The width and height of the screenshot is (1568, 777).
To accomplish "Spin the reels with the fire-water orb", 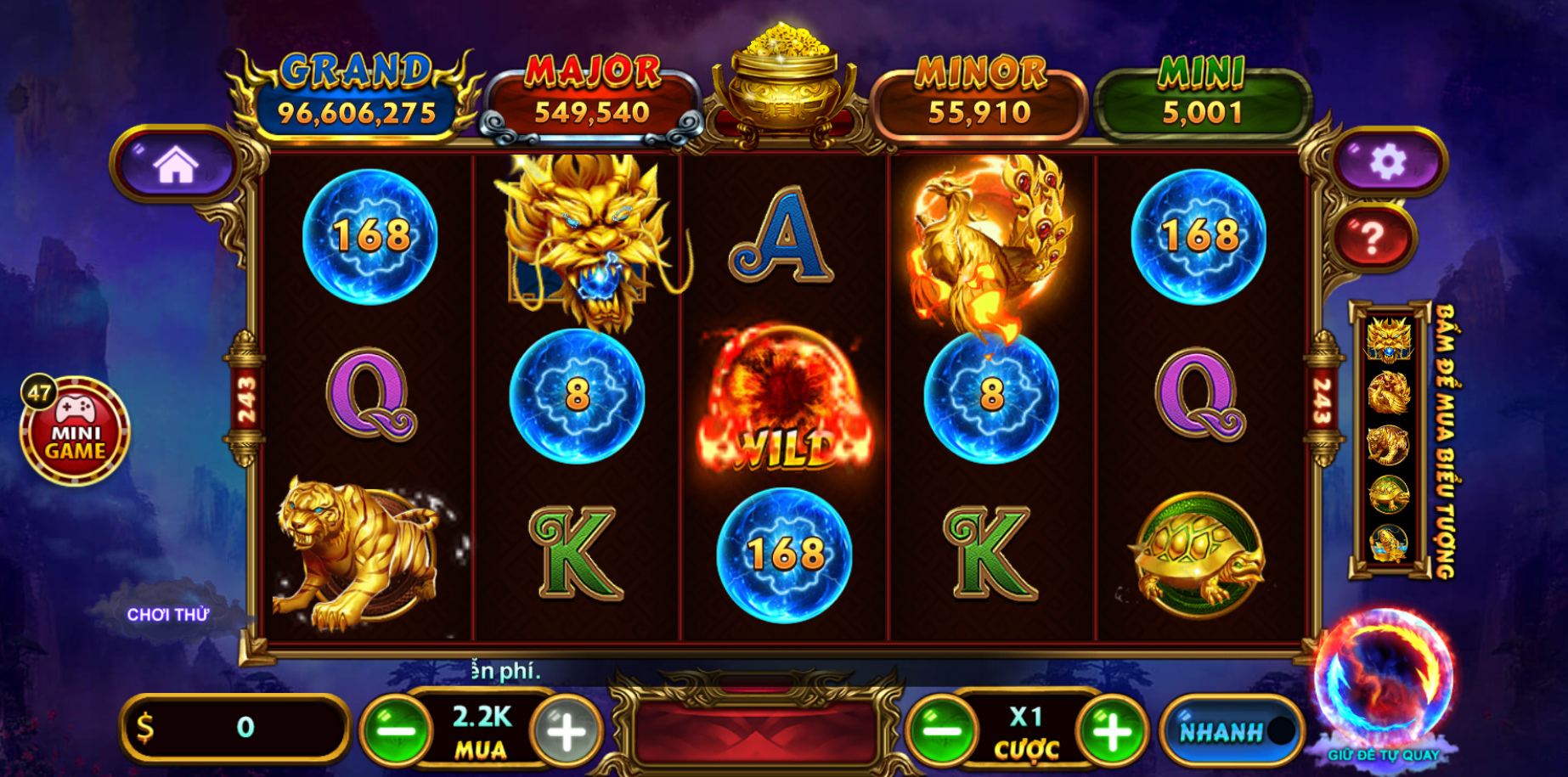I will point(1384,678).
